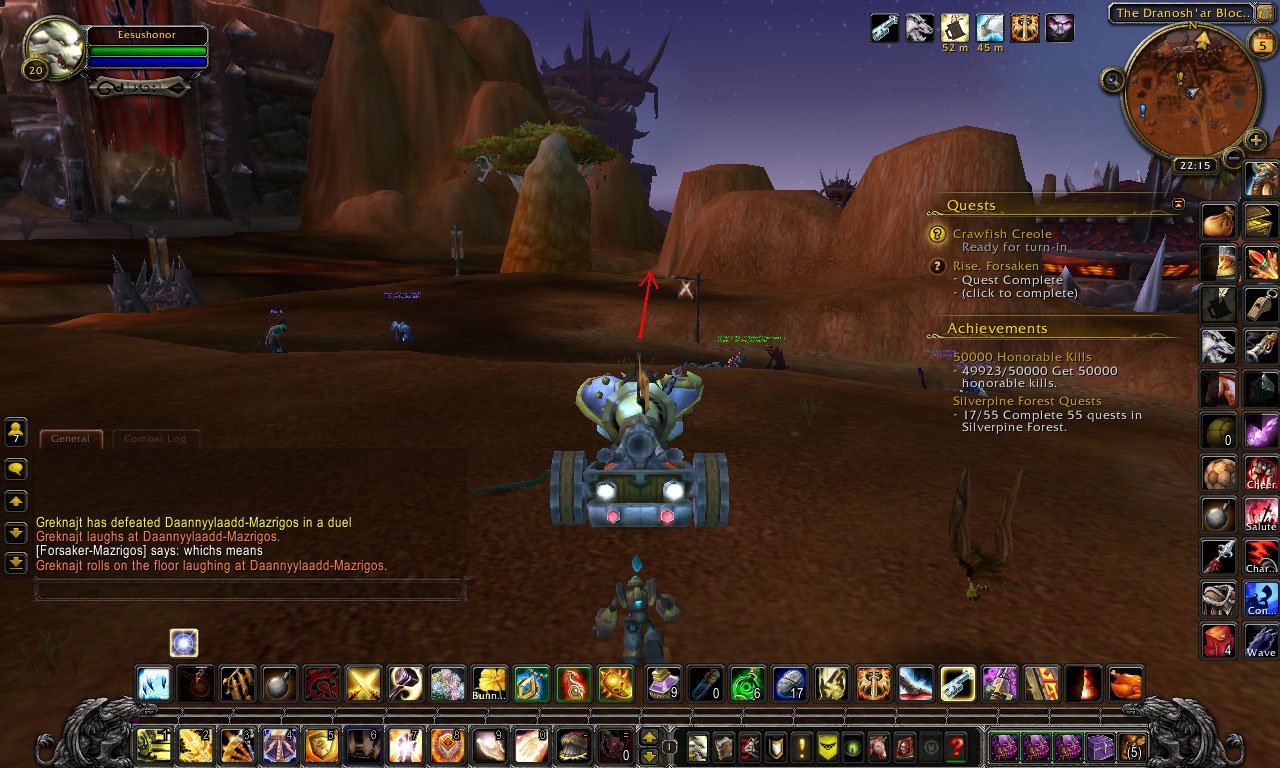The width and height of the screenshot is (1280, 768).
Task: Open the Crawfish Creole quest entry
Action: click(x=1002, y=234)
